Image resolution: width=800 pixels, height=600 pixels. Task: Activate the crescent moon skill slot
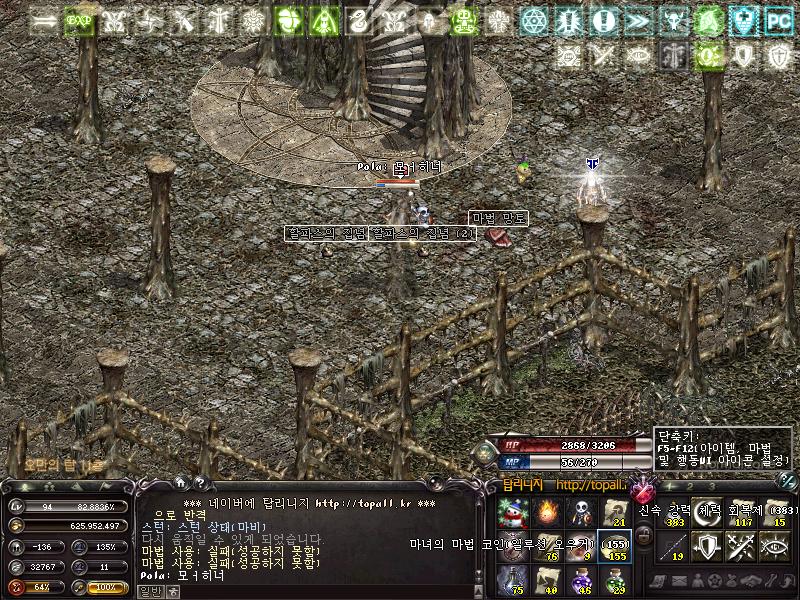click(707, 512)
